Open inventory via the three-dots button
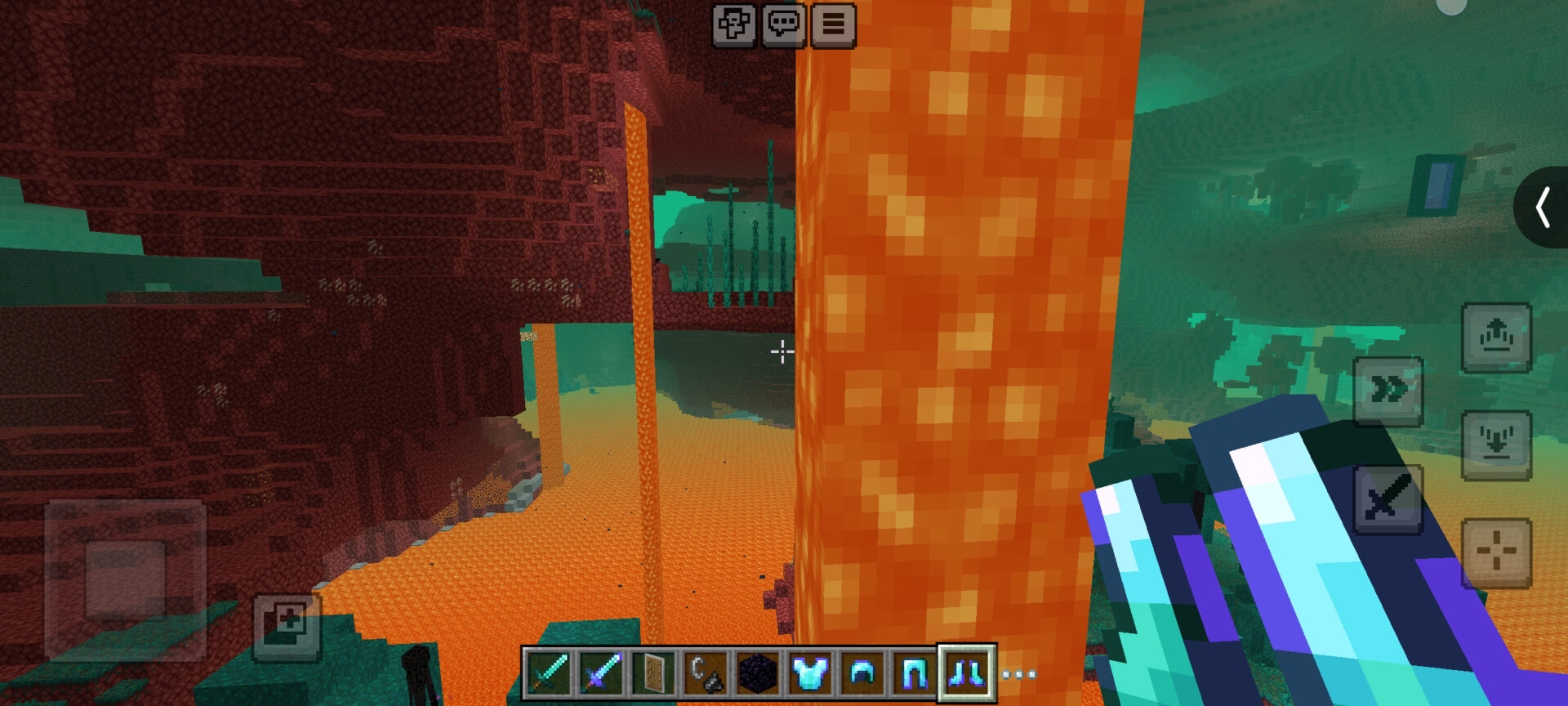This screenshot has height=706, width=1568. pos(1018,674)
